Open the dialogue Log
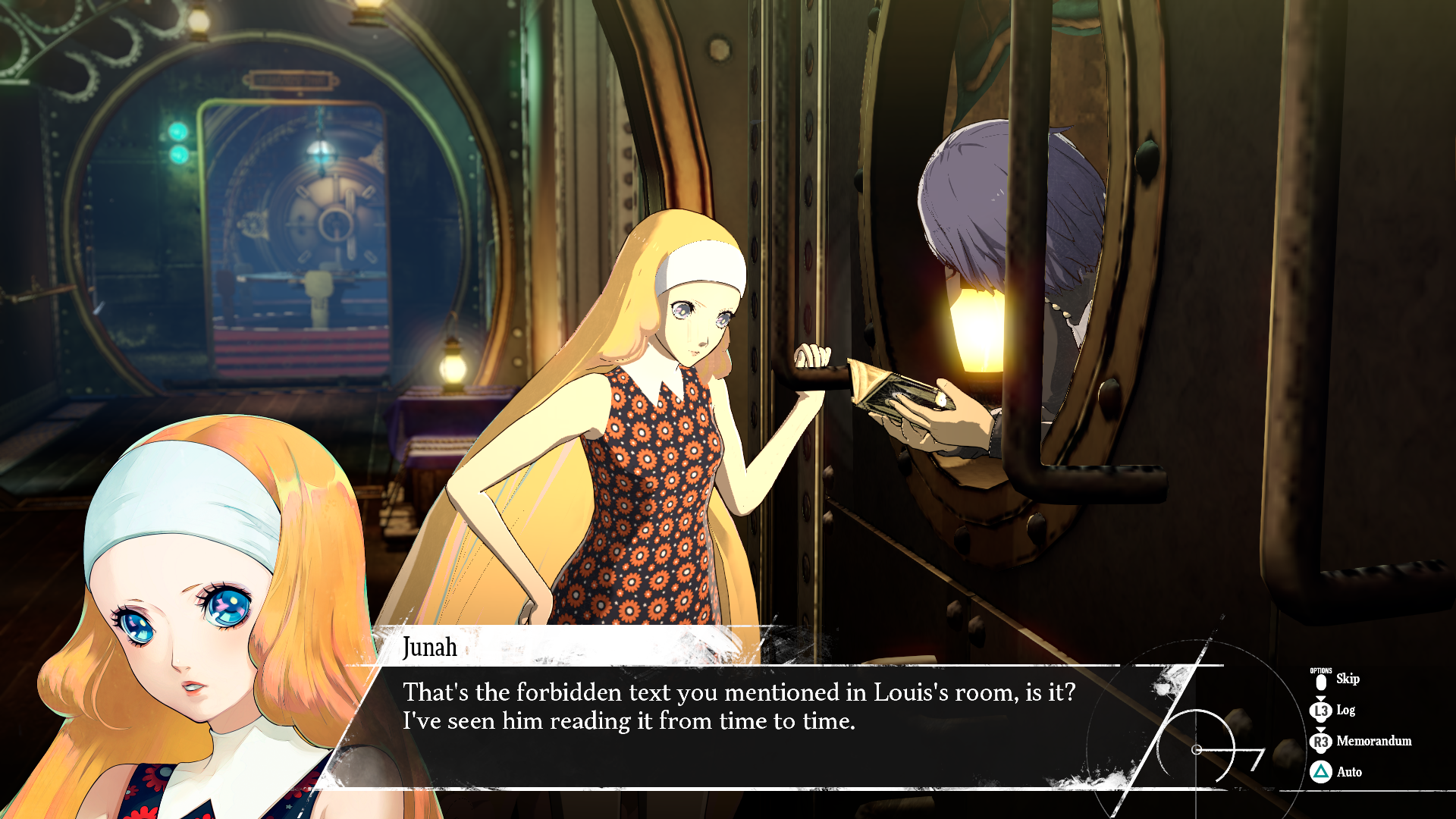The height and width of the screenshot is (819, 1456). coord(1344,711)
